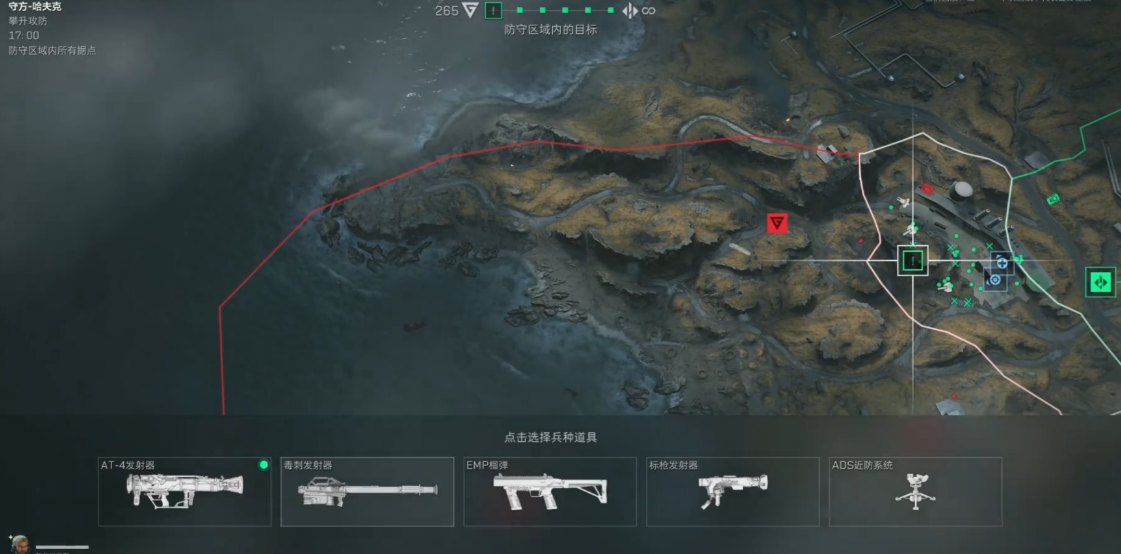Select the green objective square on the crosshair

[x=912, y=261]
